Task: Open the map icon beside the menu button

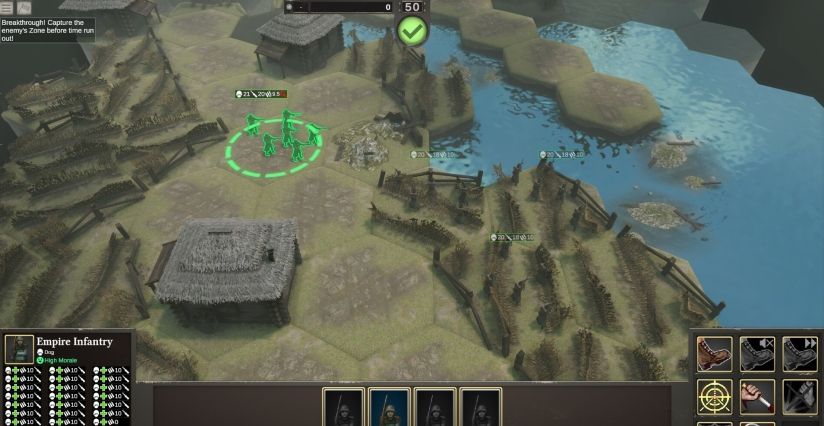Action: pos(24,7)
